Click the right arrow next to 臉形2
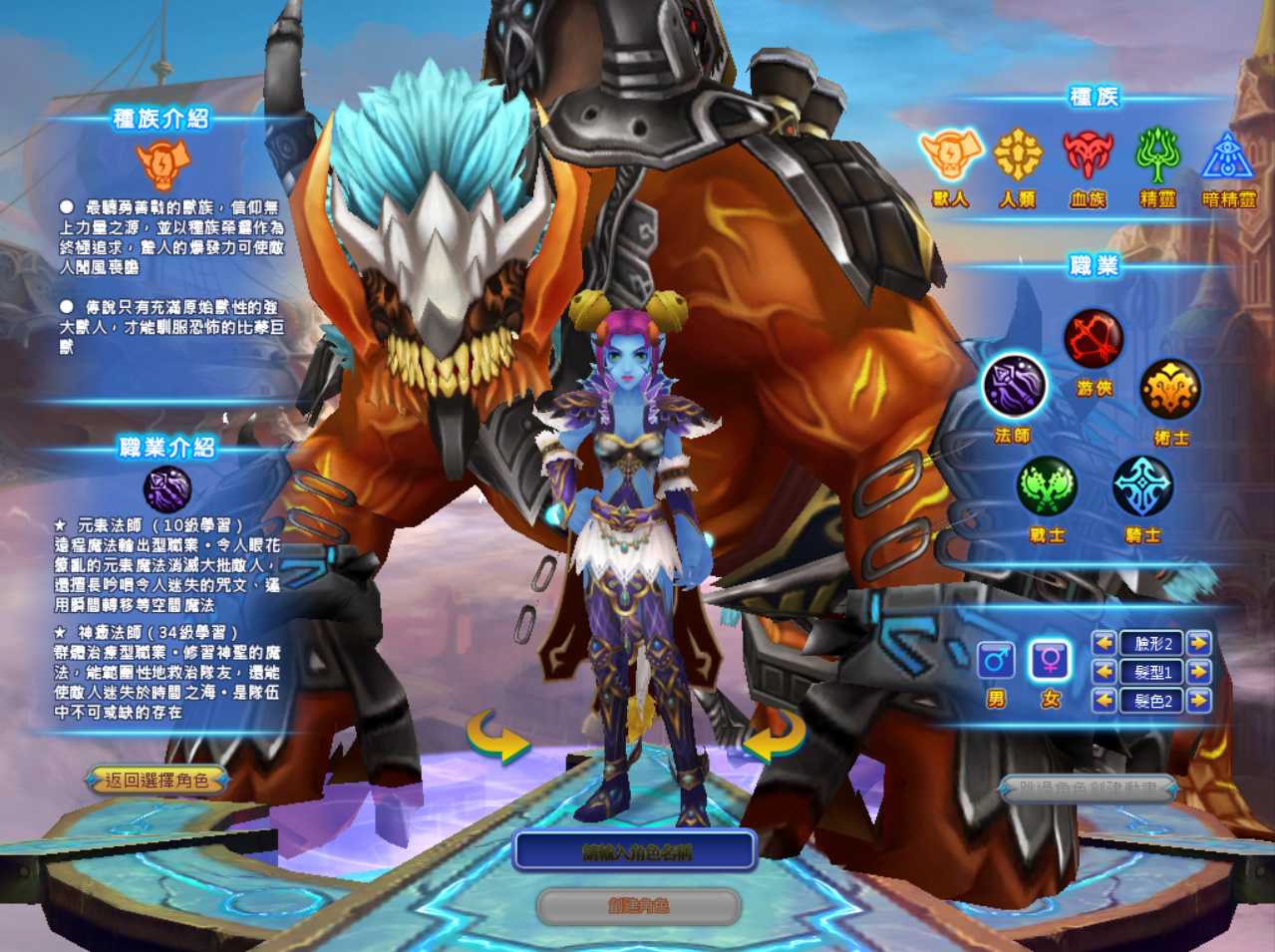 pos(1199,643)
